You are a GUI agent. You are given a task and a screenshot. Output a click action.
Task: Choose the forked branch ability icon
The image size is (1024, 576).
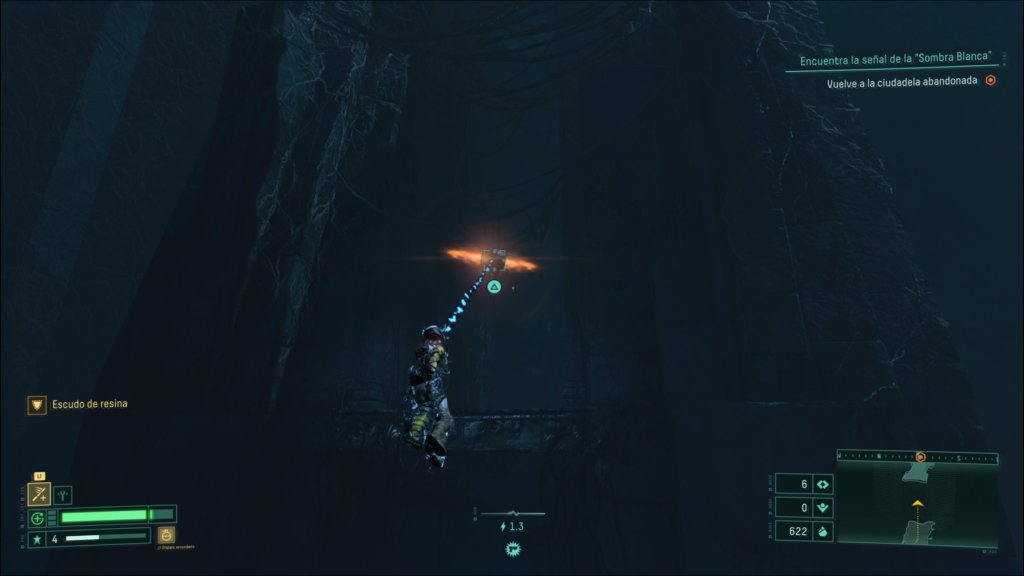[x=63, y=494]
